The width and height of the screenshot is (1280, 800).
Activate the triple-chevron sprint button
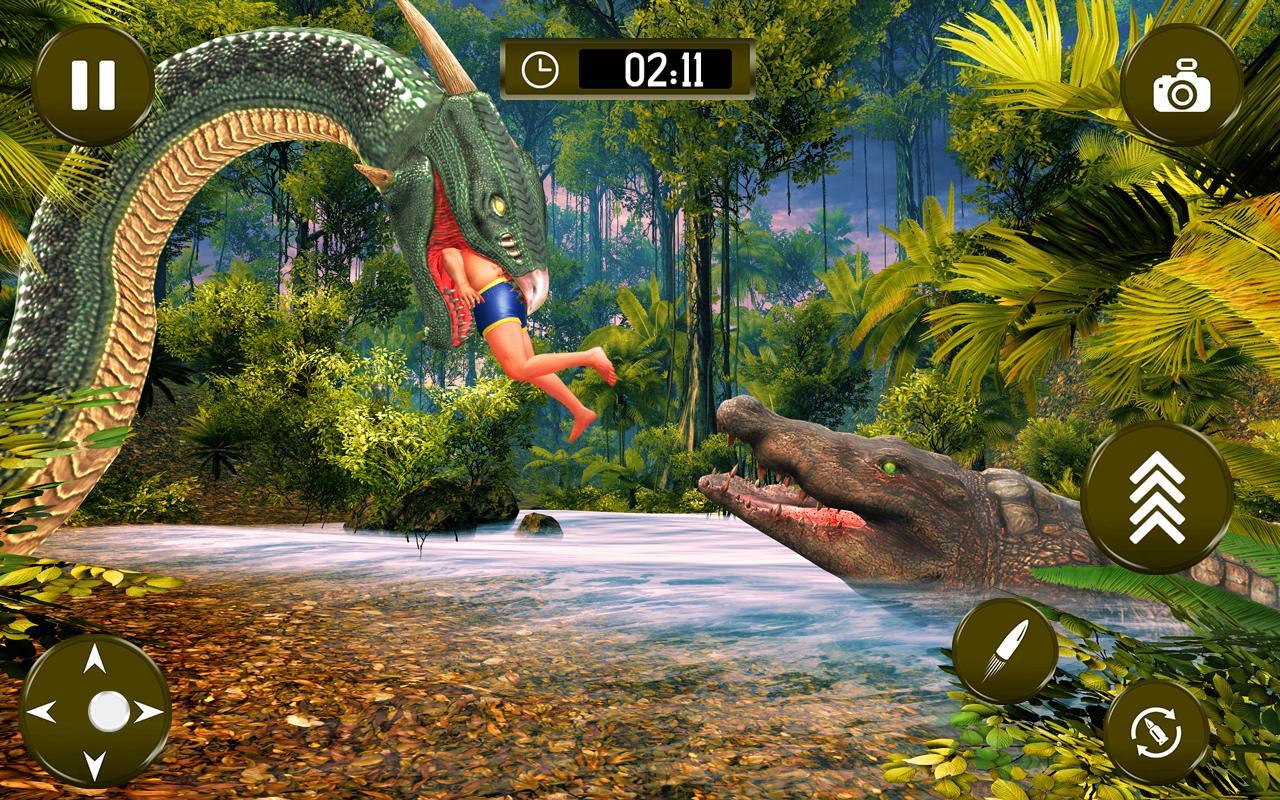(x=1156, y=497)
